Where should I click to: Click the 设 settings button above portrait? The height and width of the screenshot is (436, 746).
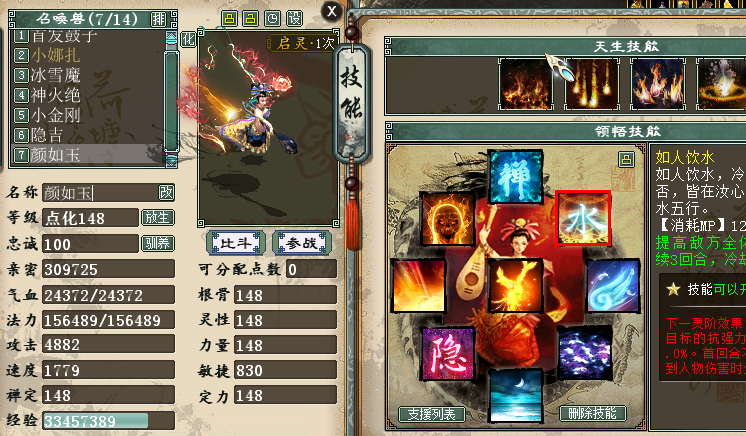pos(294,19)
